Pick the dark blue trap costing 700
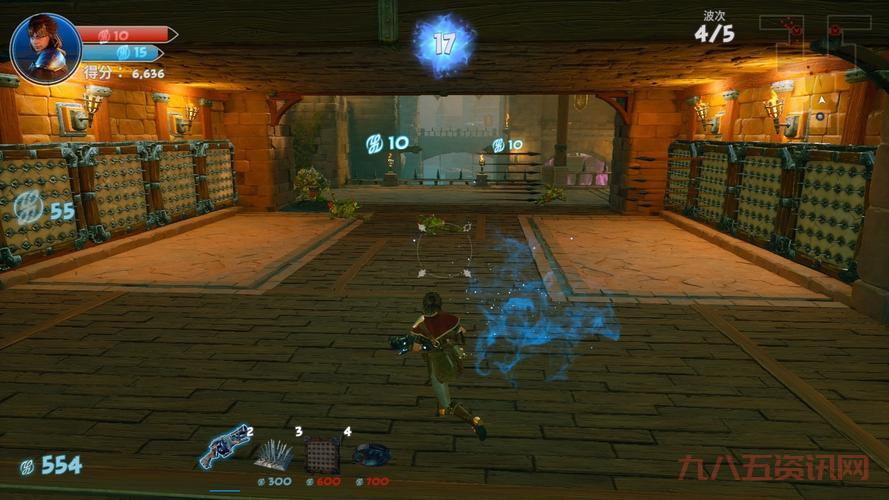Screen dimensions: 889x500 pos(371,455)
